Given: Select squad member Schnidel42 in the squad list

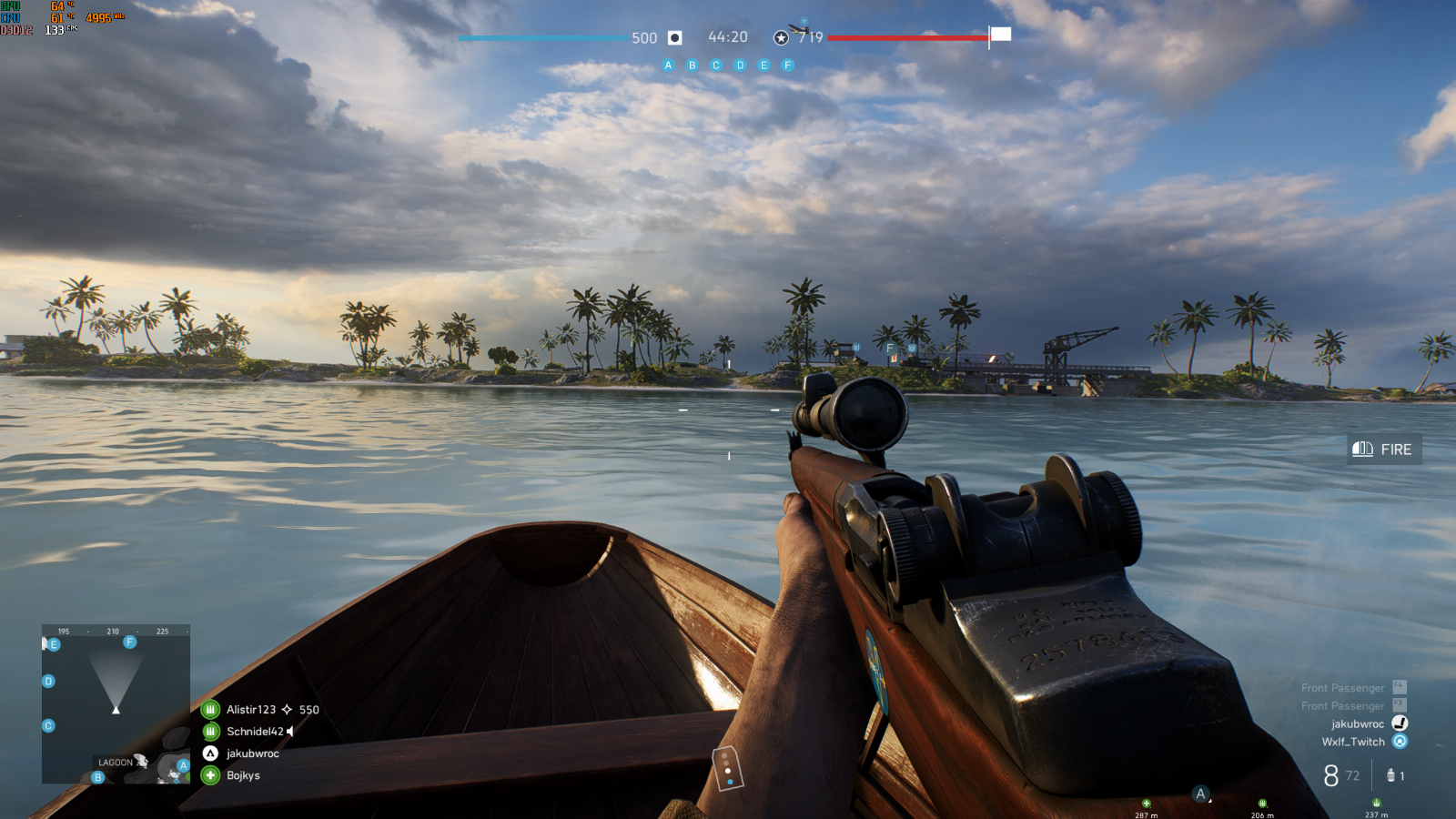Looking at the screenshot, I should pos(254,732).
